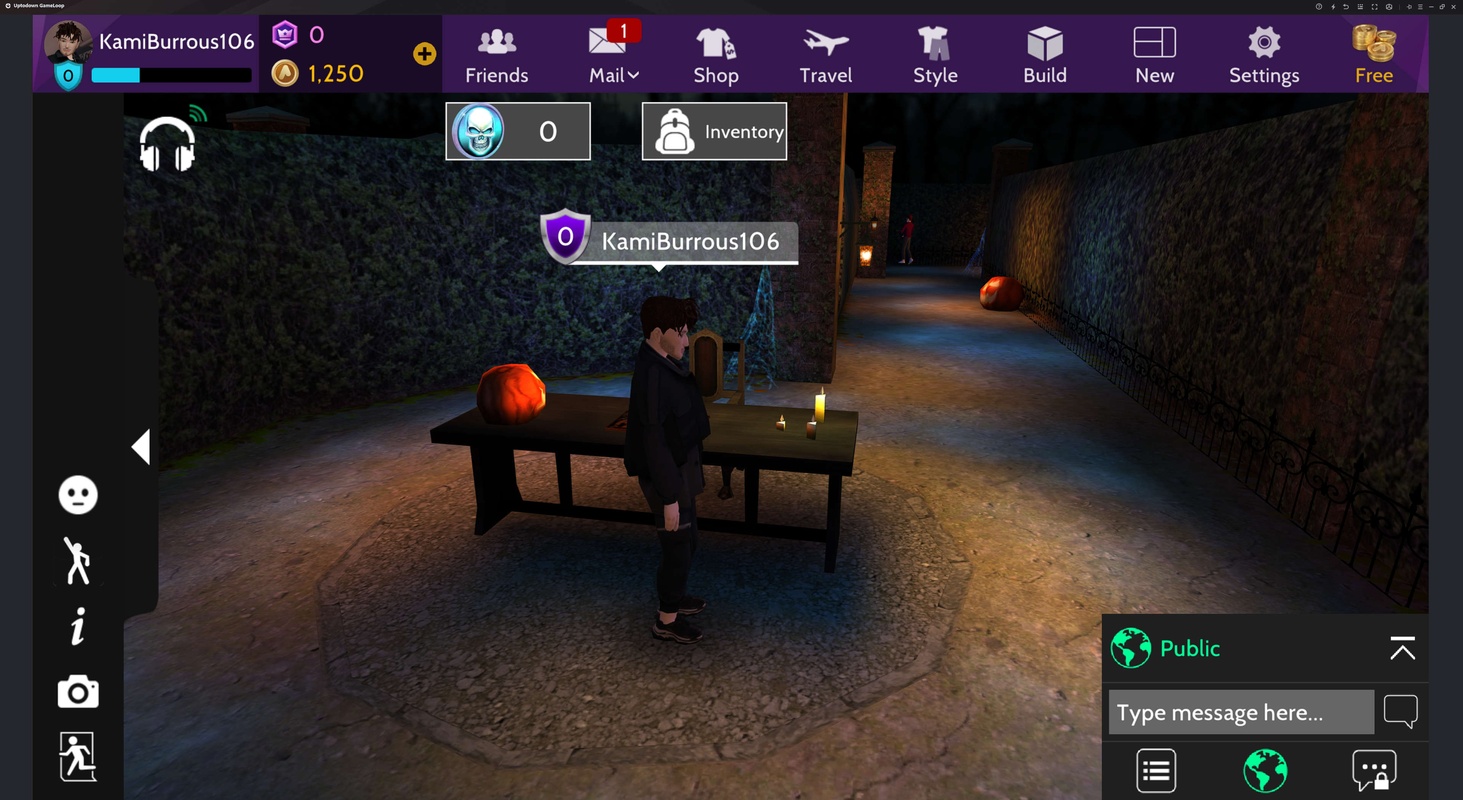Take a photo with the camera icon
The image size is (1463, 800).
coord(78,692)
